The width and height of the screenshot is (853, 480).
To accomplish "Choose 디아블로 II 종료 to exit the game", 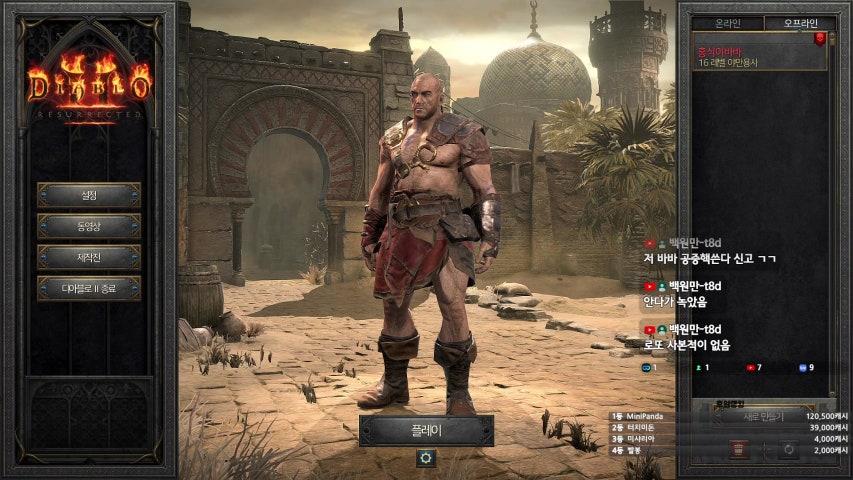I will pos(89,289).
